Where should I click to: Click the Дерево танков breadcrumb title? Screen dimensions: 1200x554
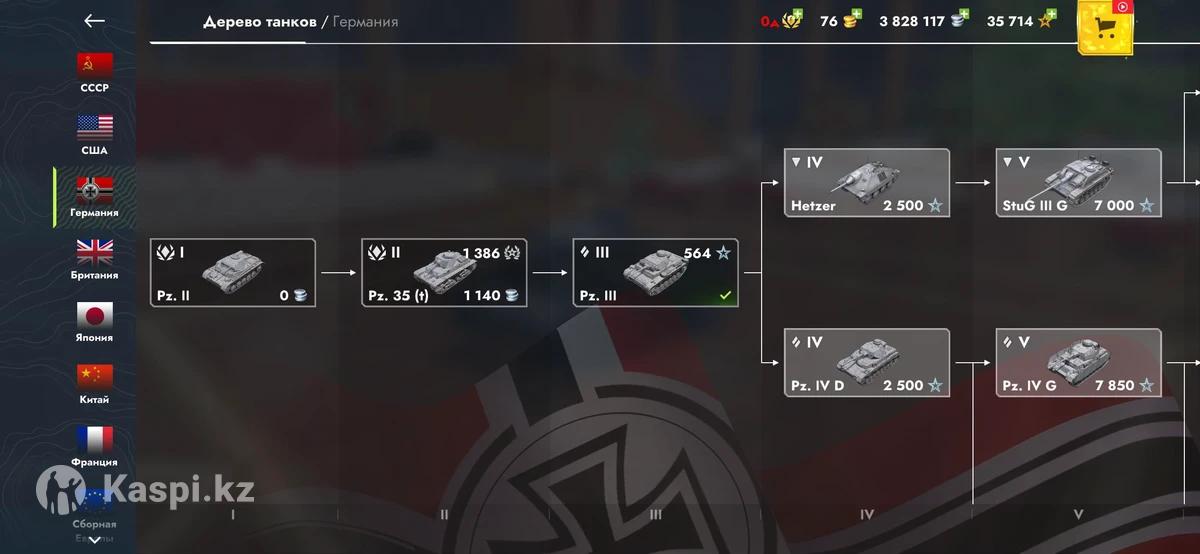pyautogui.click(x=259, y=21)
